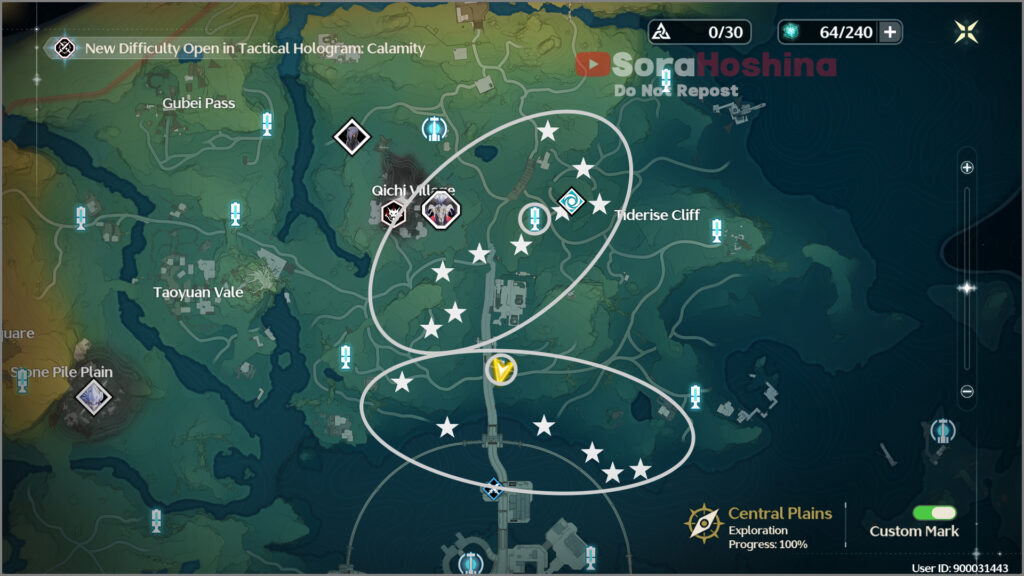1024x576 pixels.
Task: Select the red skull marker at Qichi Village
Action: coord(395,213)
